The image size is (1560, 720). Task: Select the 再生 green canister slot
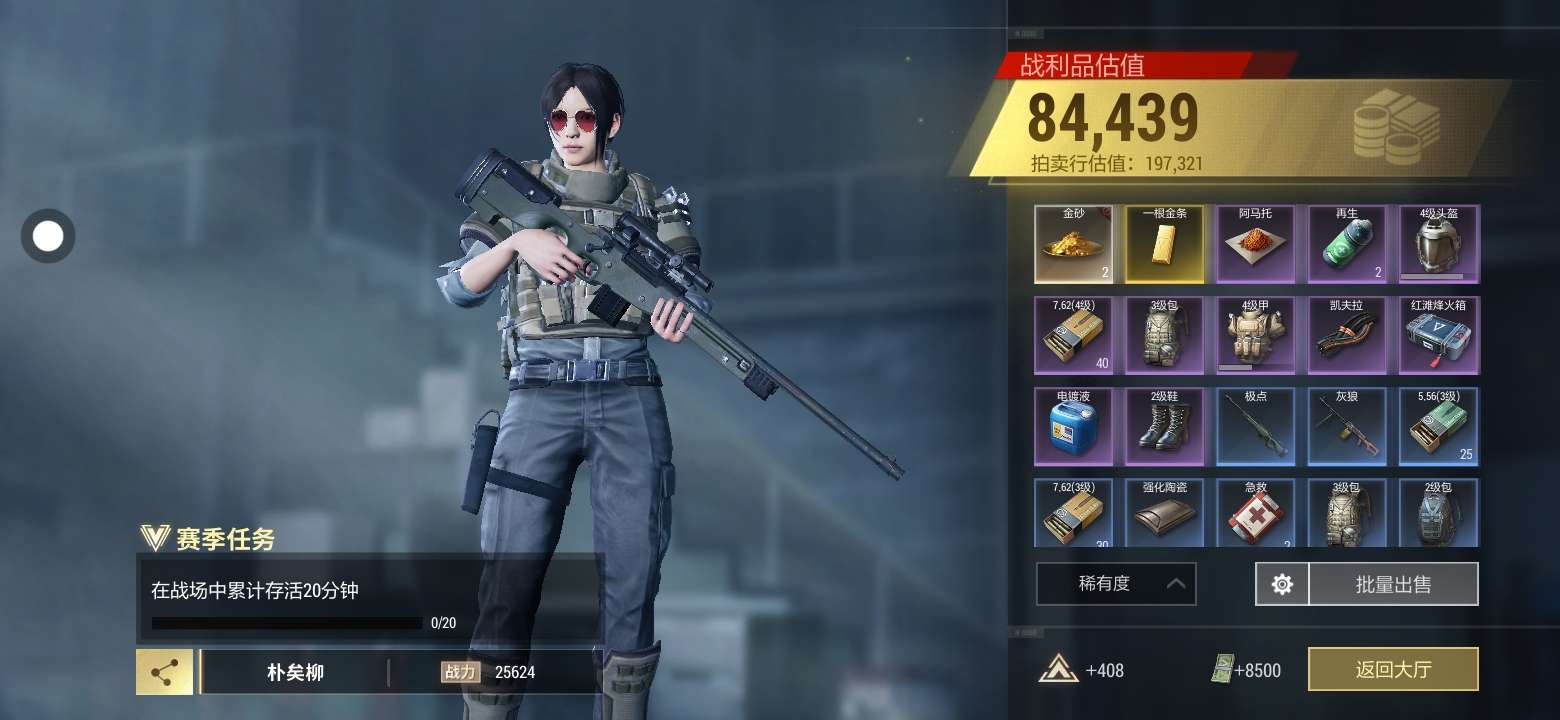tap(1347, 244)
